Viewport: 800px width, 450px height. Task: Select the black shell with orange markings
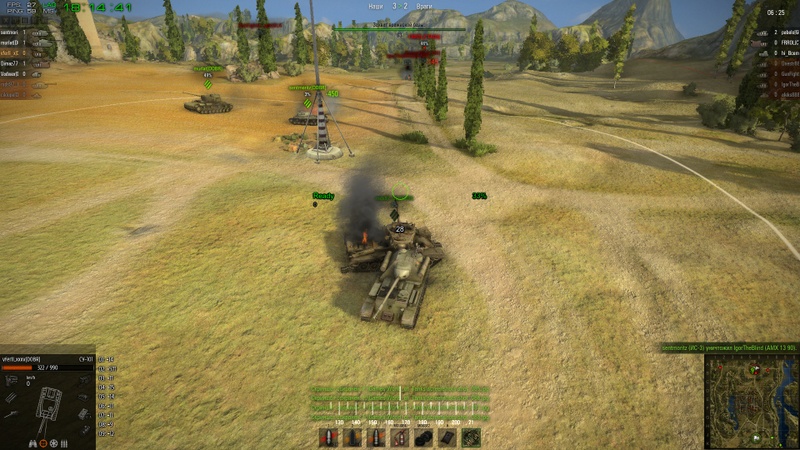pyautogui.click(x=352, y=437)
